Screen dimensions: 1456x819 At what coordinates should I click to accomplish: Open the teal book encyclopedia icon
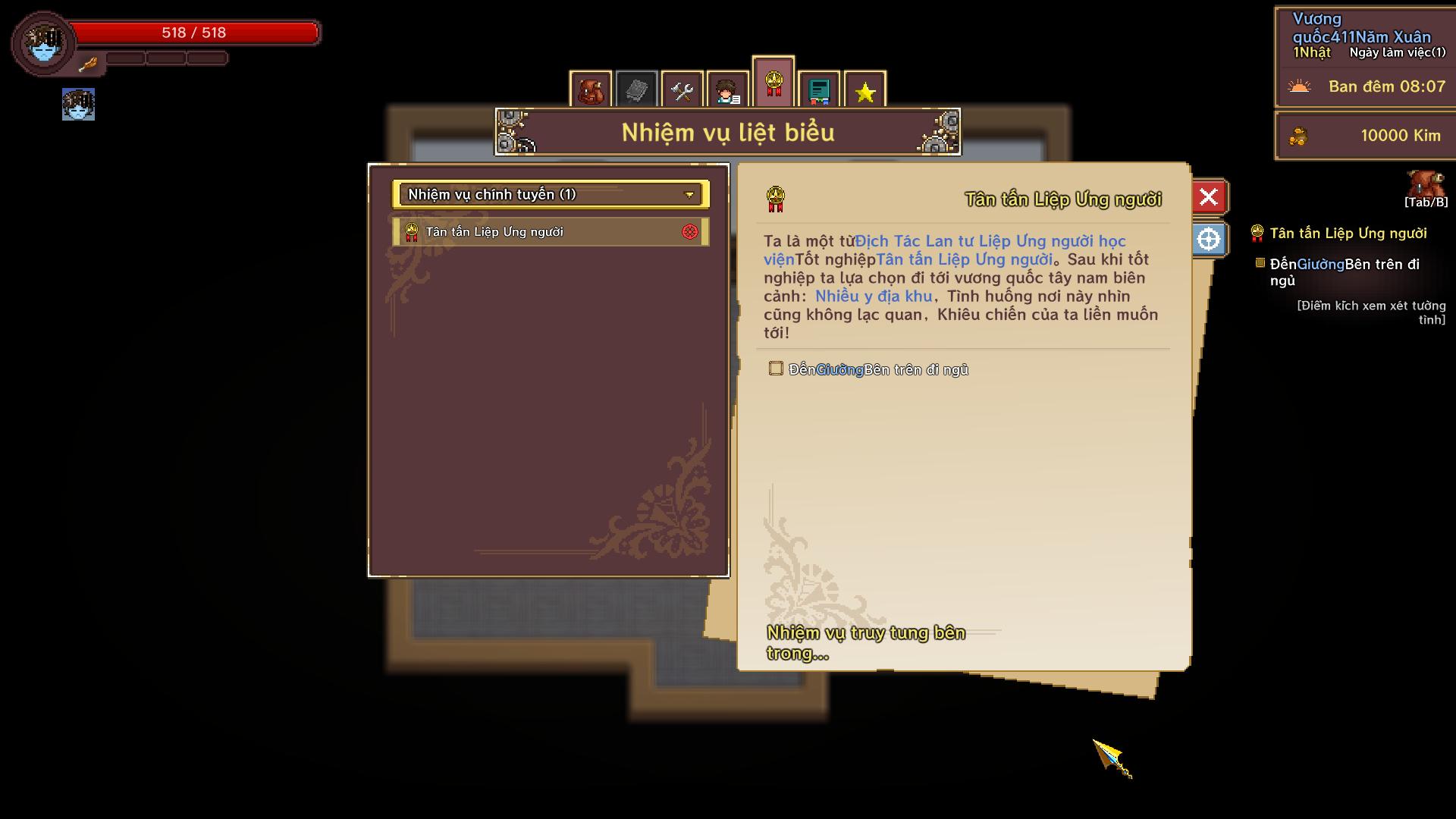tap(818, 89)
